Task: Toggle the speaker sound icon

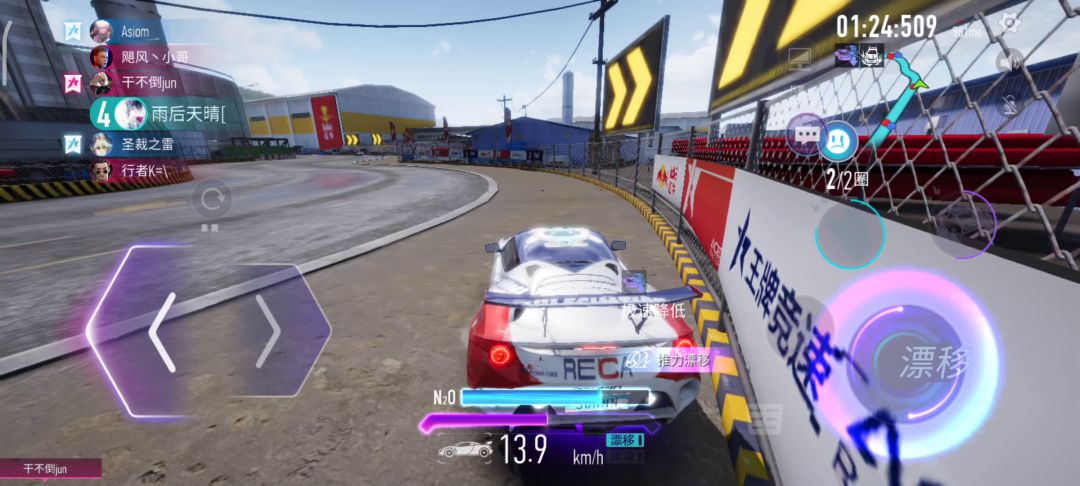Action: (x=1009, y=62)
